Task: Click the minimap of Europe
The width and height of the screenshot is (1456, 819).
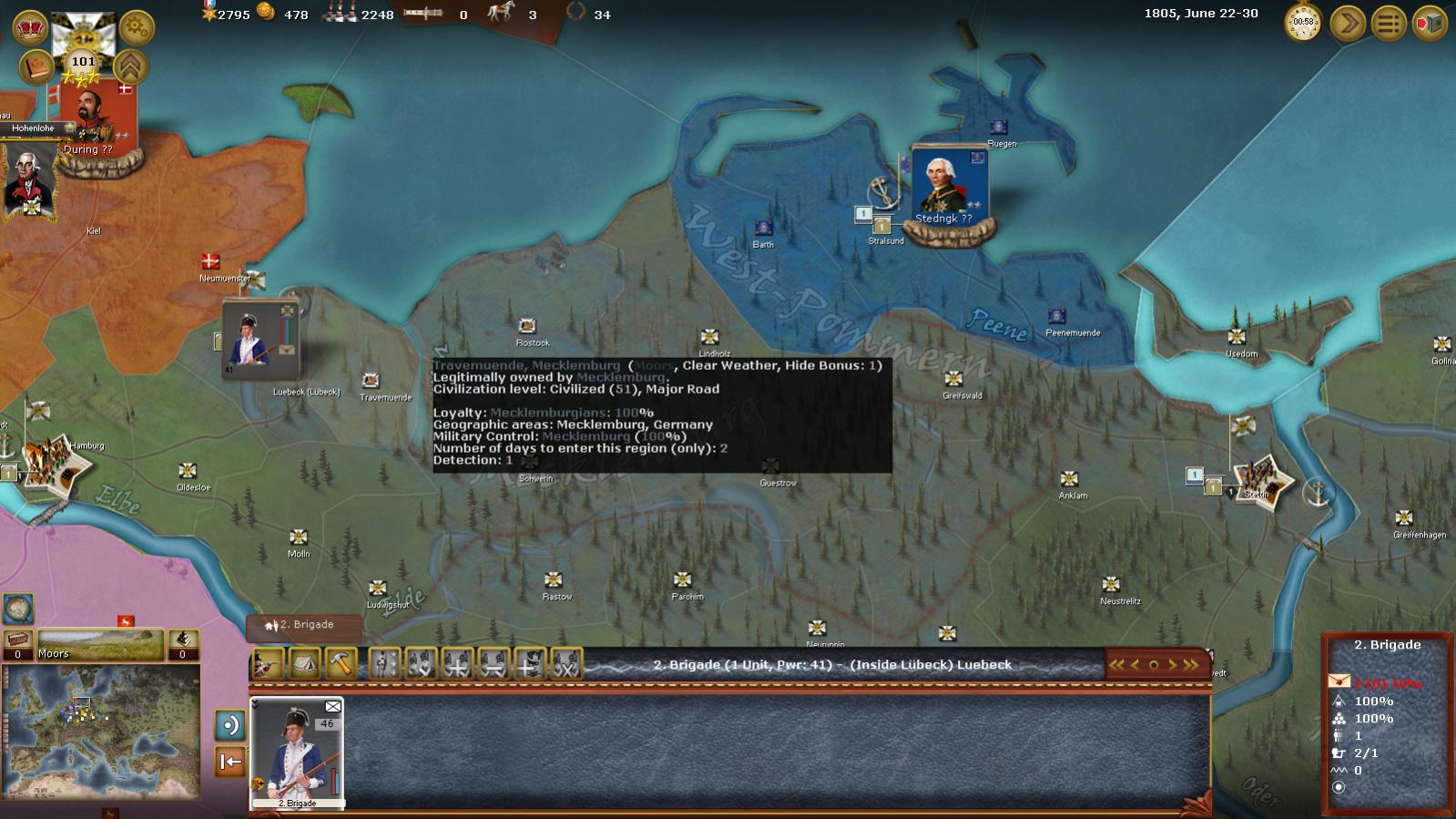Action: tap(100, 732)
